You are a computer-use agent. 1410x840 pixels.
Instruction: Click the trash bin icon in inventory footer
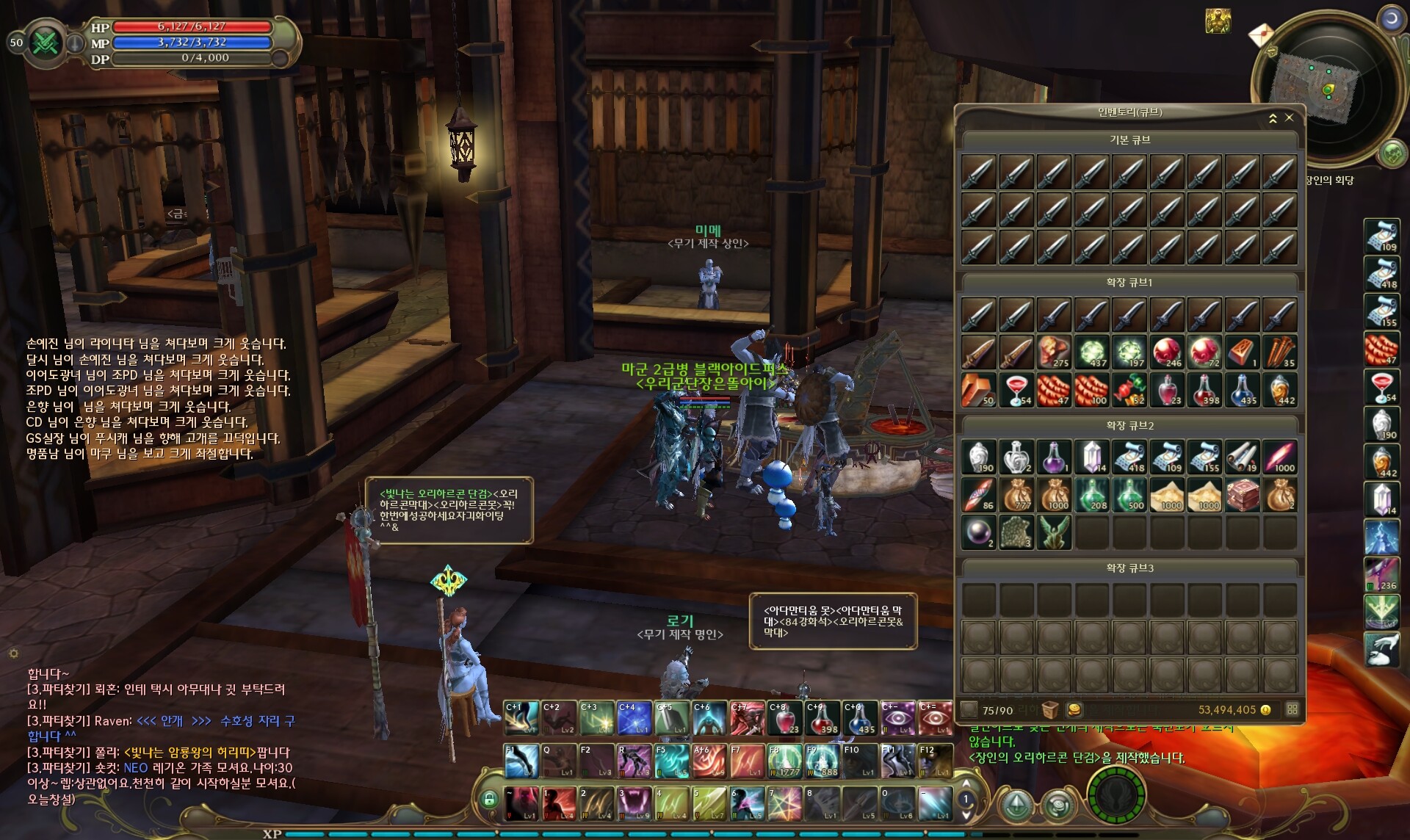(x=1050, y=710)
